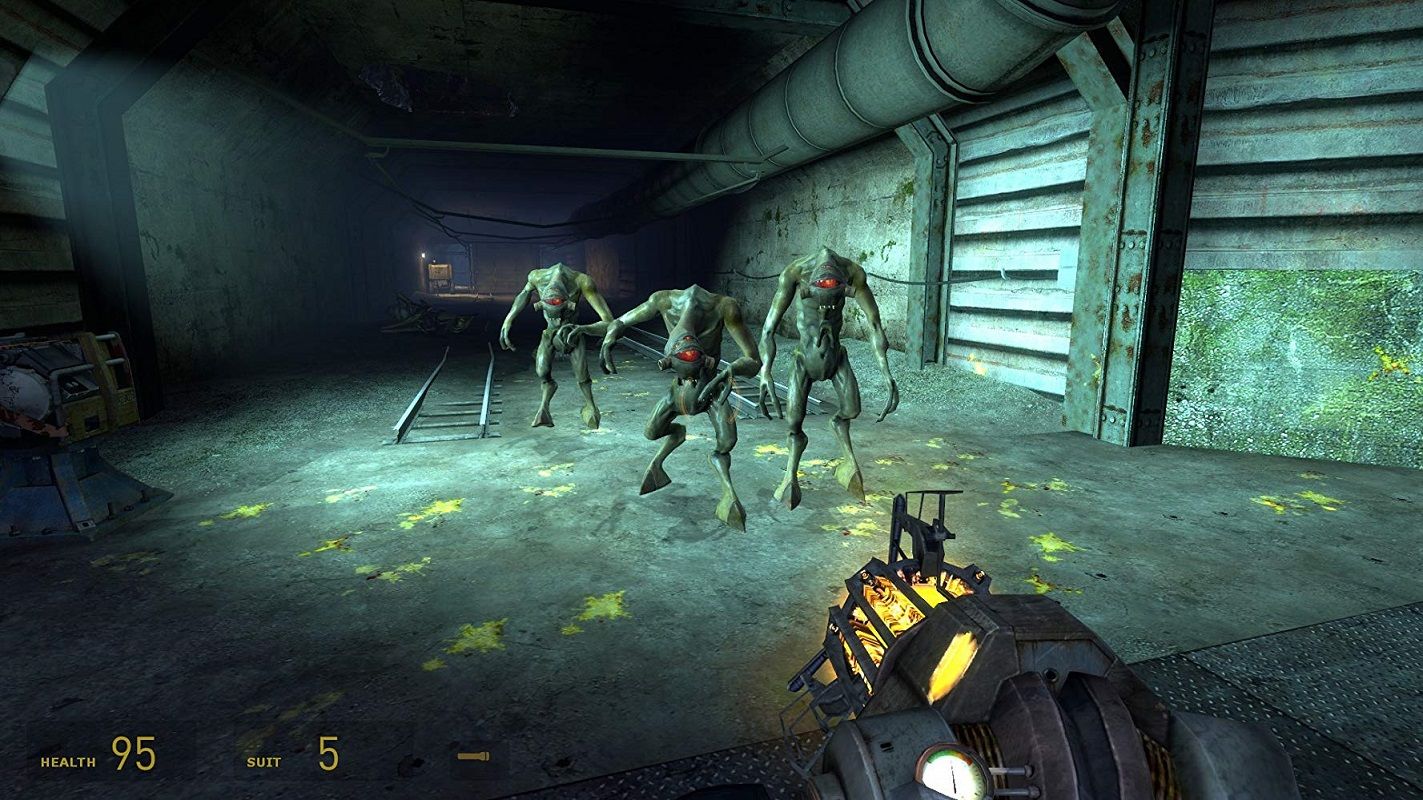Click the flashlight icon on the HUD
Viewport: 1423px width, 800px height.
coord(473,755)
